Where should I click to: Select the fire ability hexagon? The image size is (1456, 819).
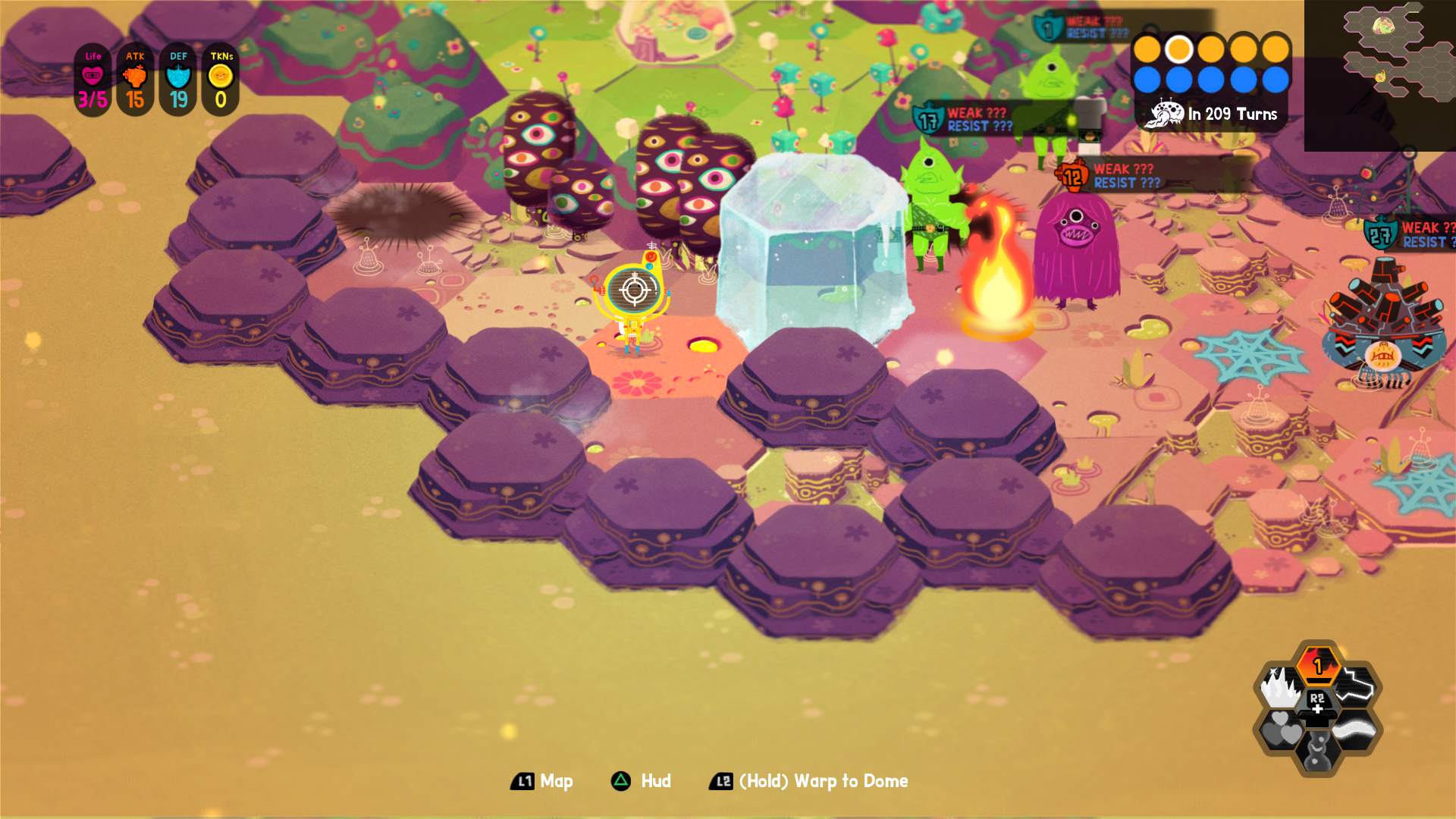click(x=1318, y=665)
